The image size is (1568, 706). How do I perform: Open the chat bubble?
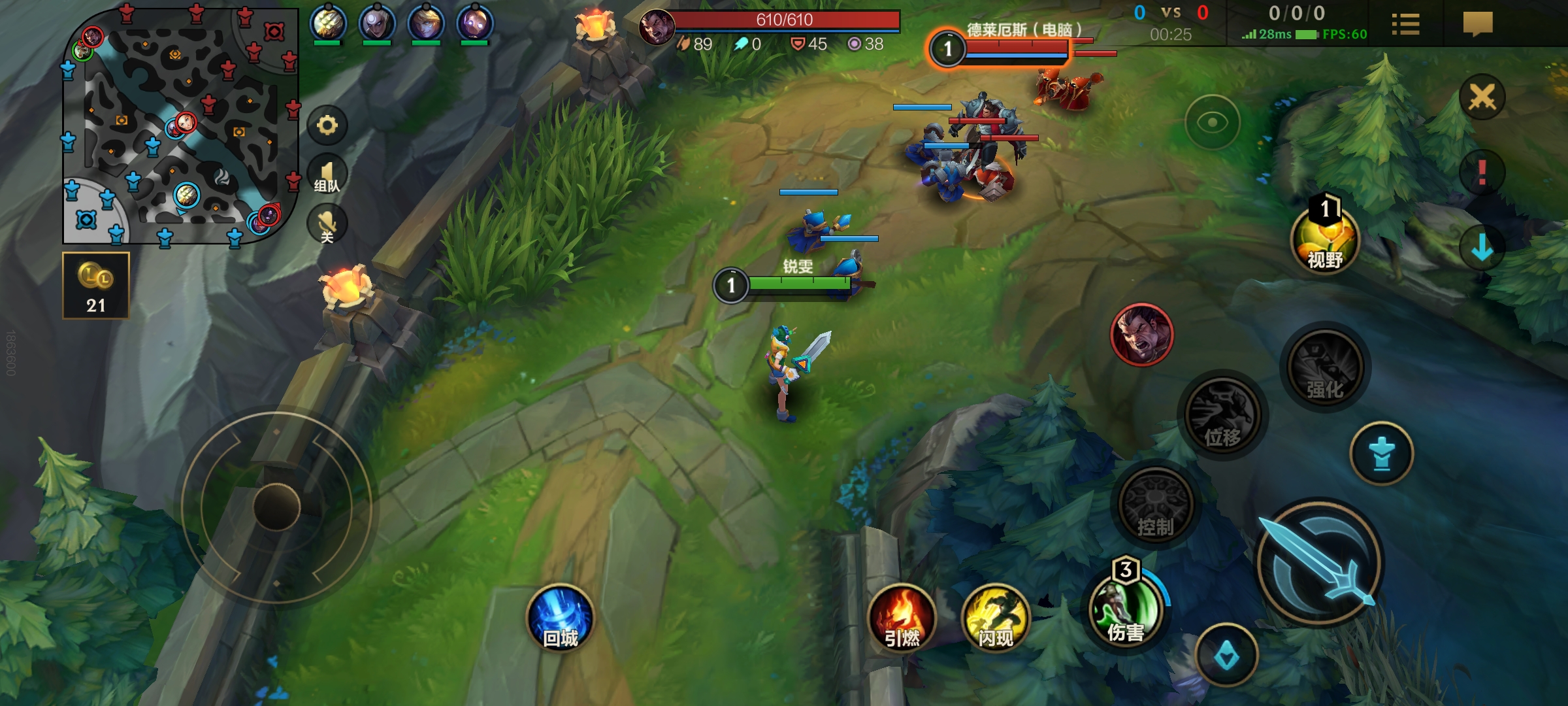1478,25
